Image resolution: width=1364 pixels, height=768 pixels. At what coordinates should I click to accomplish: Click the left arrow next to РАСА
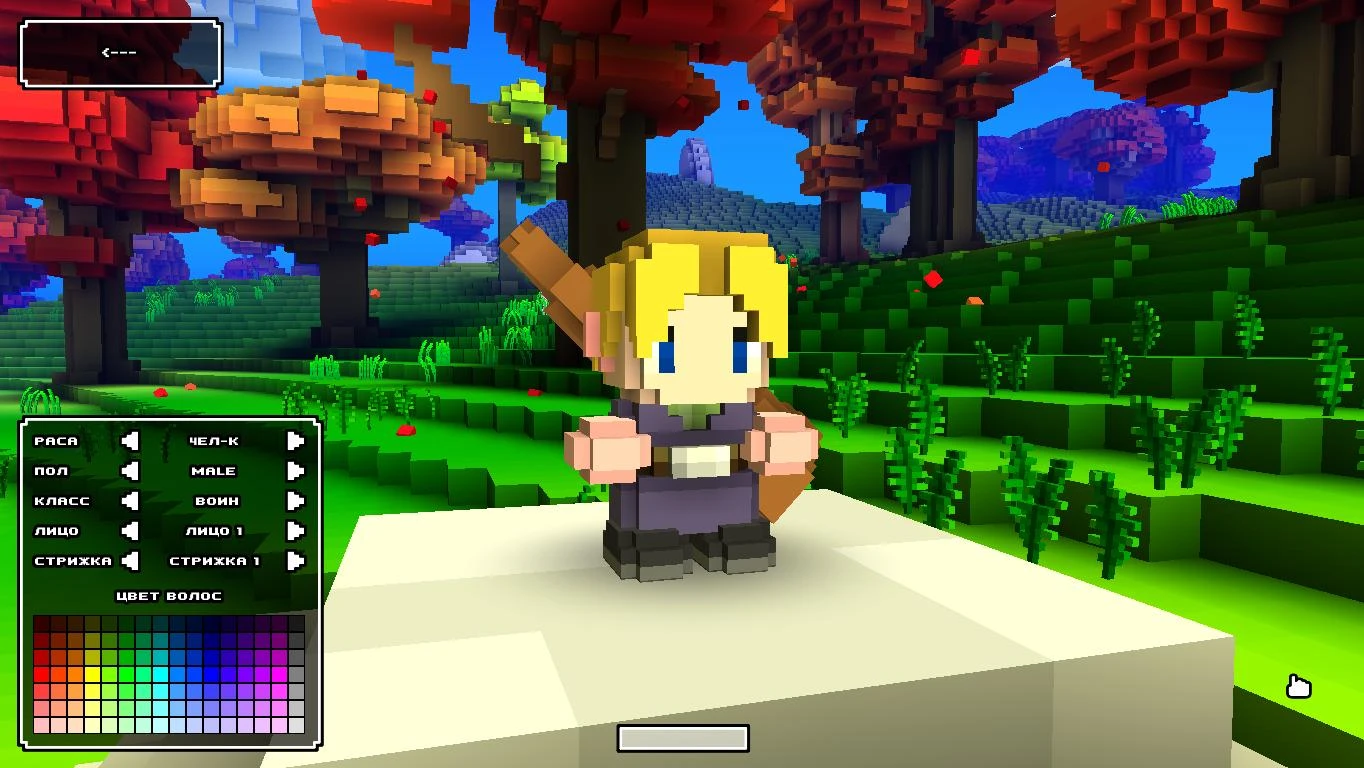[x=131, y=441]
